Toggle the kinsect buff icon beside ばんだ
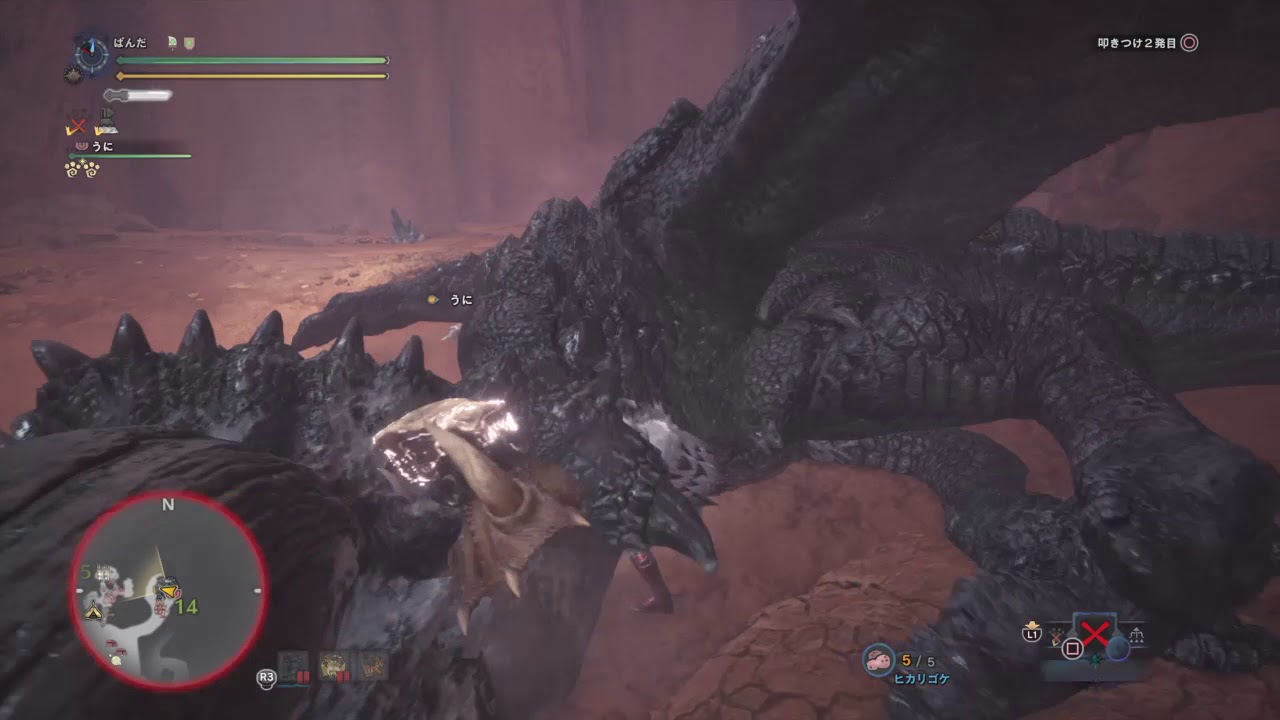 172,42
